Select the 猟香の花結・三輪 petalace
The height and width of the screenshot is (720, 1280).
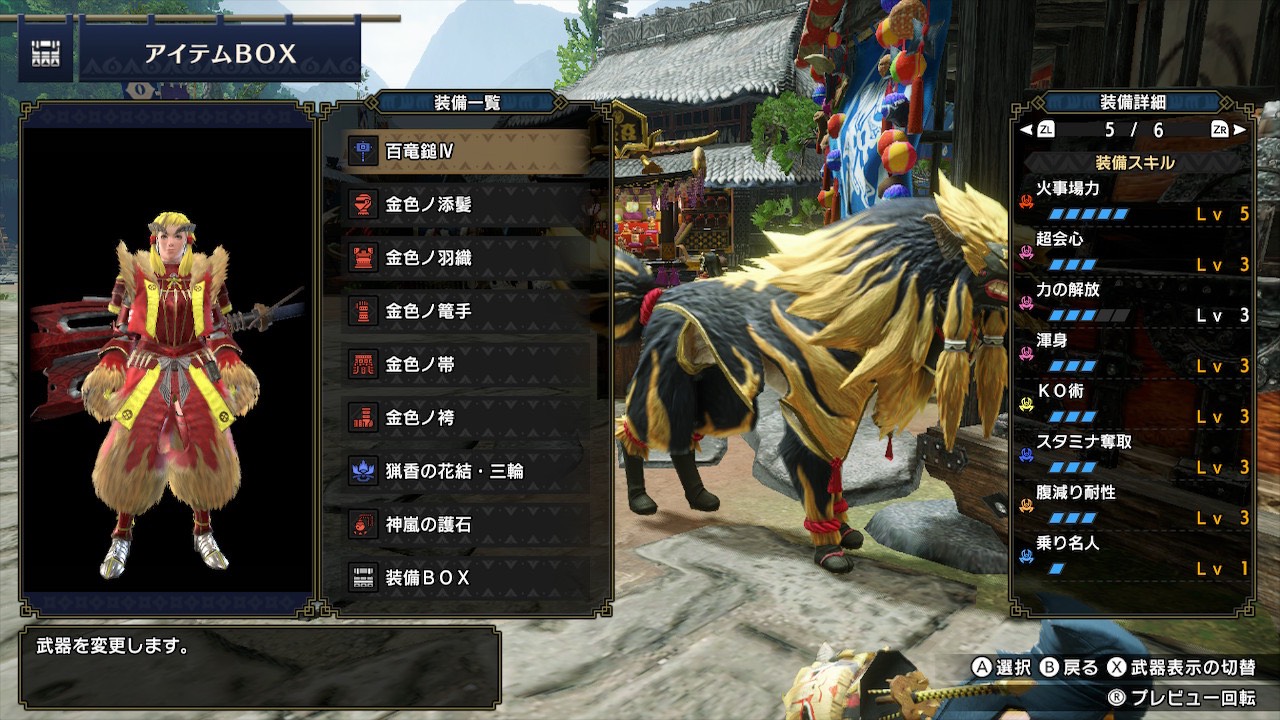point(466,471)
